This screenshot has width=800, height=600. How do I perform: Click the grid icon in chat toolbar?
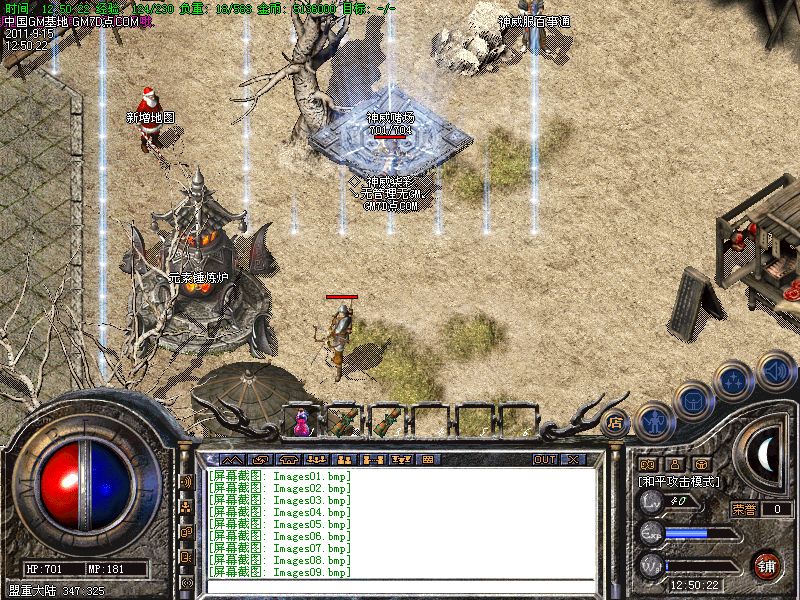click(427, 460)
